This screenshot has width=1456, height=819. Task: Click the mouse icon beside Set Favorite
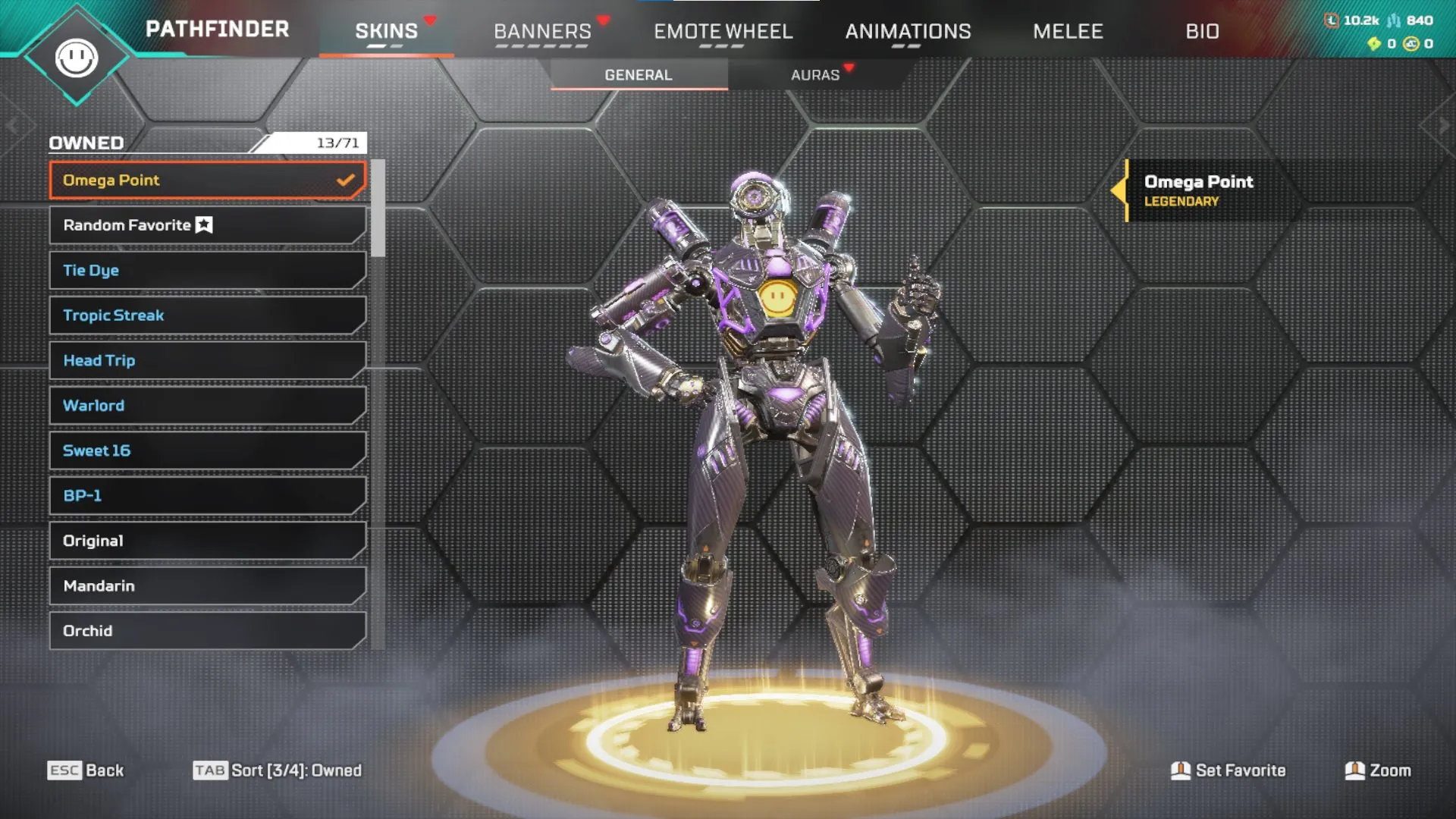tap(1181, 770)
